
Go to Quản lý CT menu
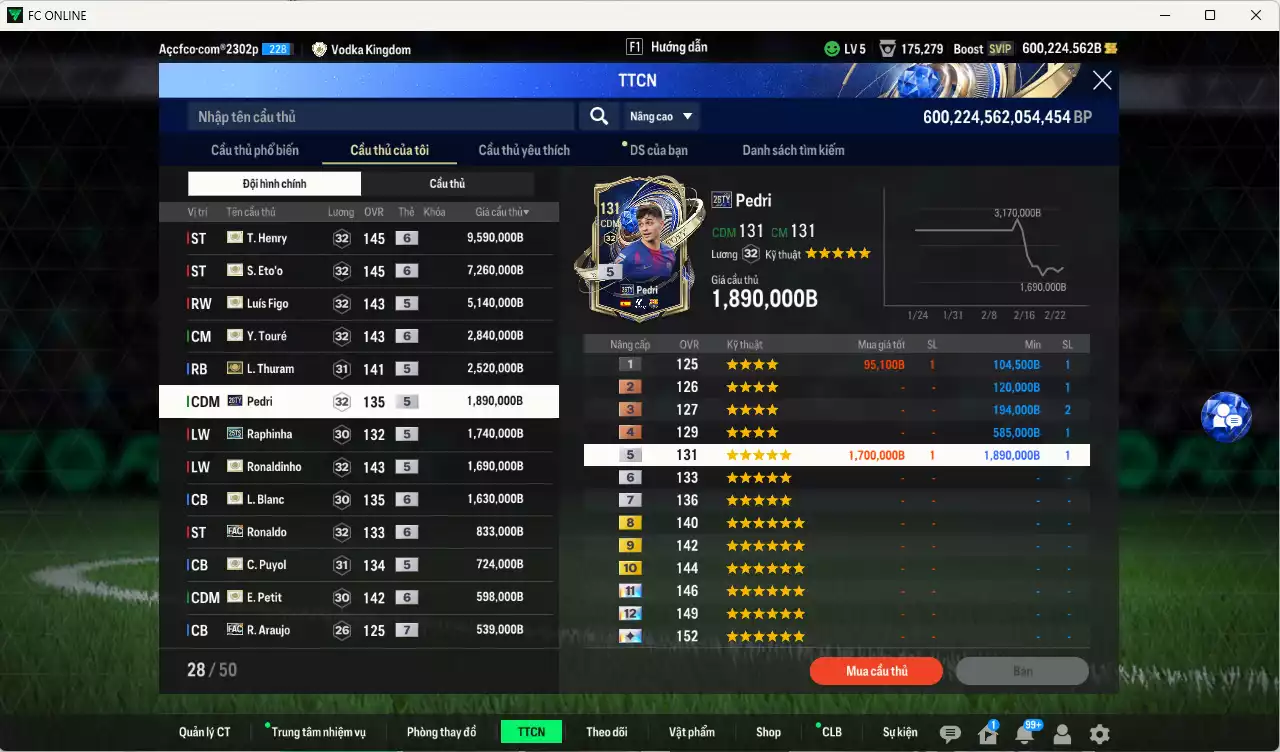204,732
